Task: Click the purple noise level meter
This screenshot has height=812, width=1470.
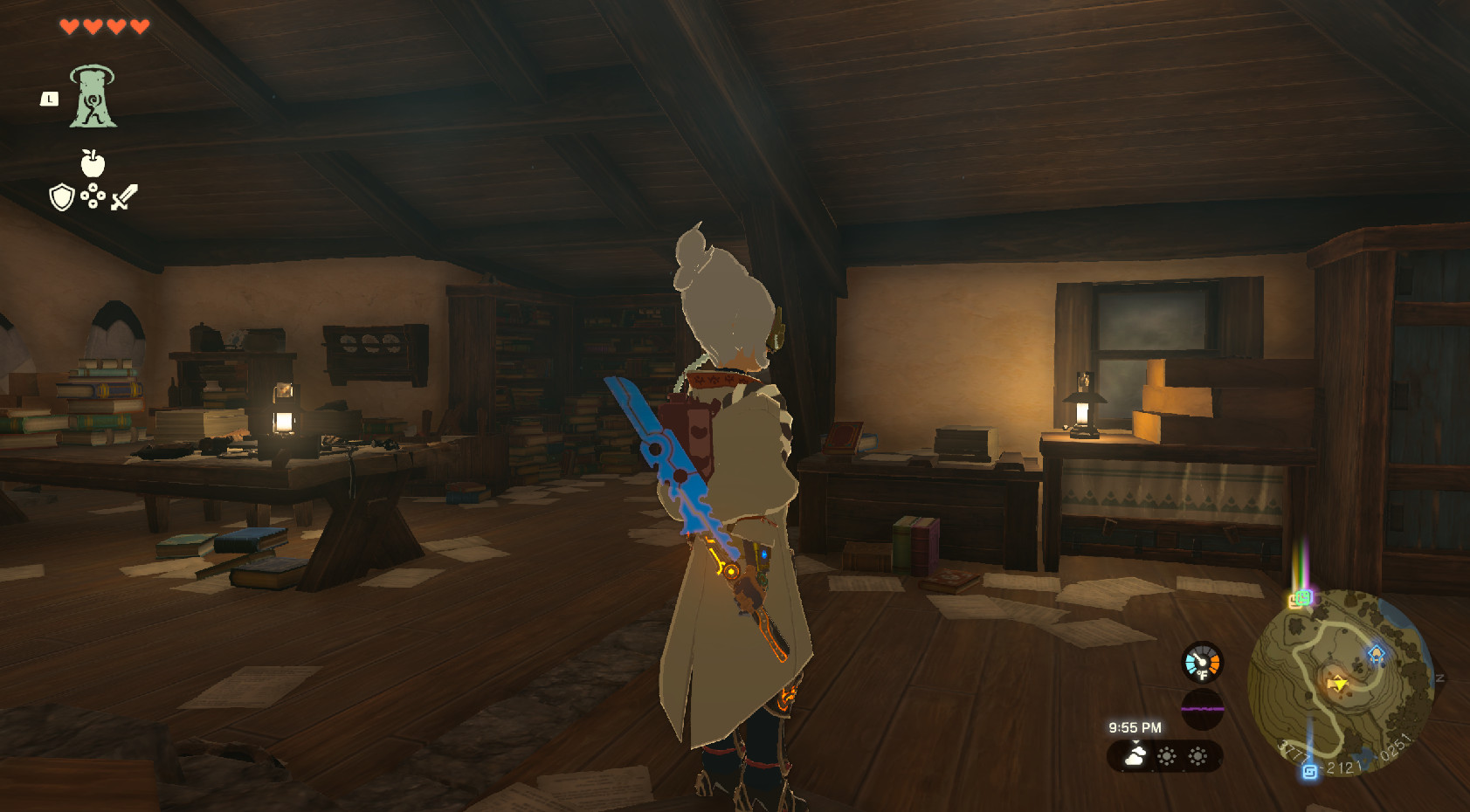Action: pyautogui.click(x=1201, y=709)
